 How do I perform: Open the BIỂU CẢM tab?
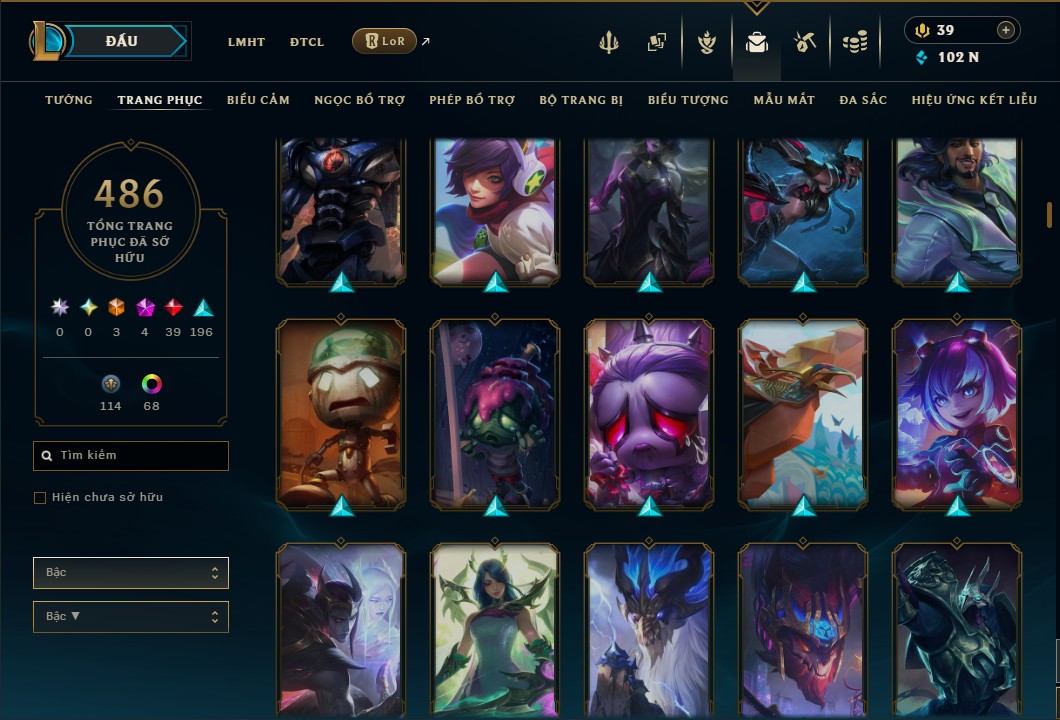click(258, 100)
